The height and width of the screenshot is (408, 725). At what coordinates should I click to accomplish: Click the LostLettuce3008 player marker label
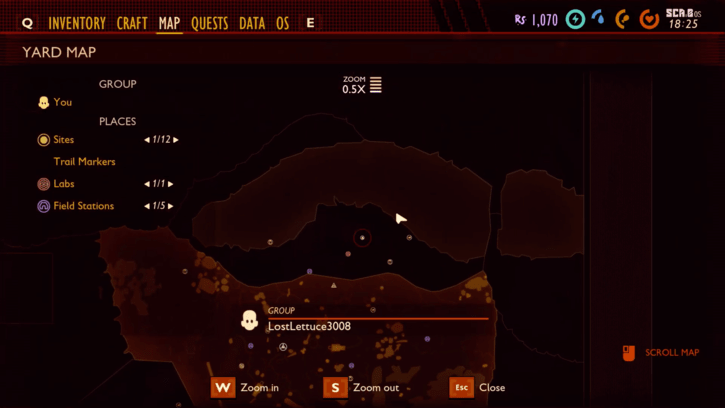click(309, 326)
